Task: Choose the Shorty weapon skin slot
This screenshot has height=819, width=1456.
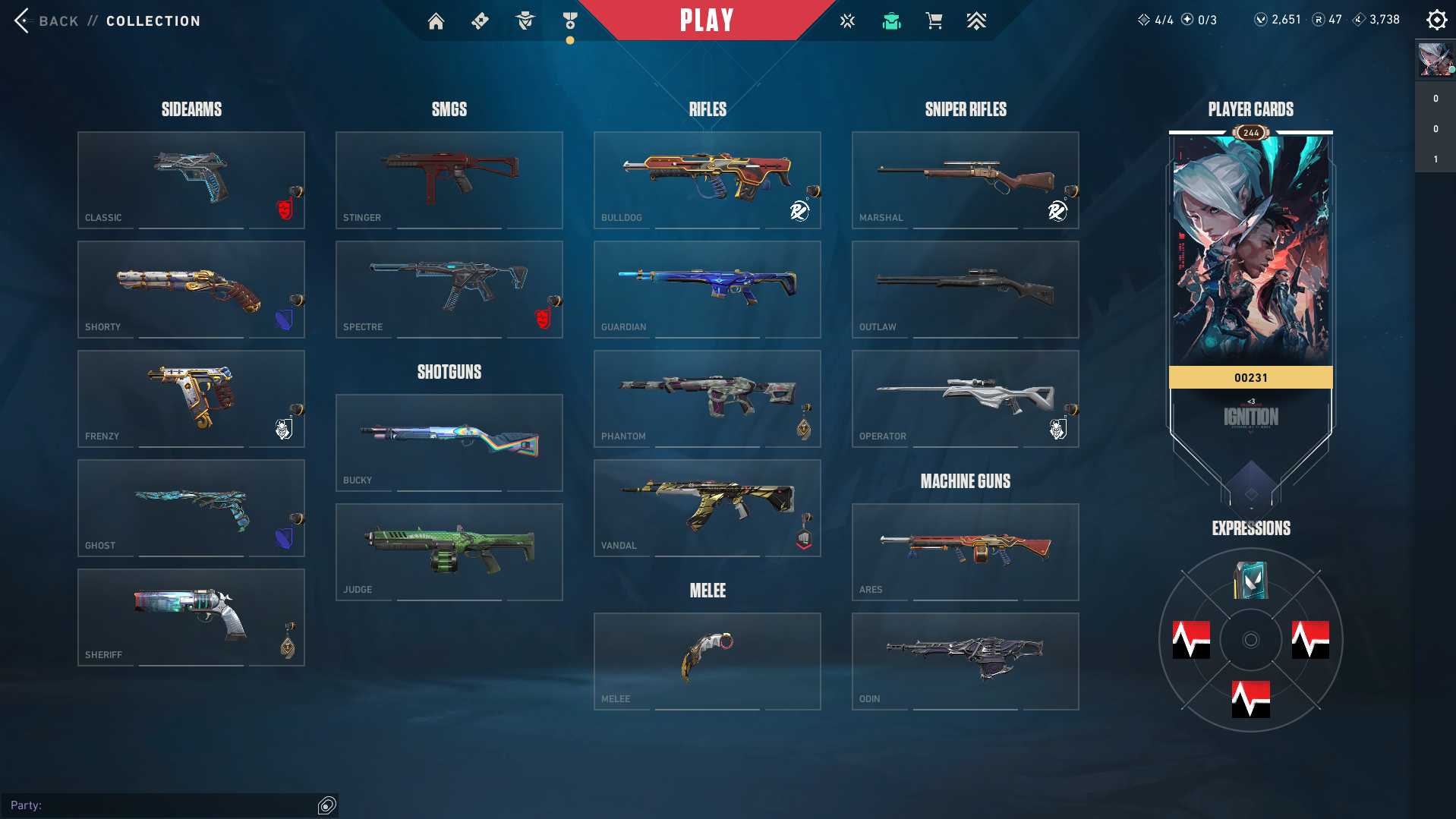Action: click(x=191, y=289)
